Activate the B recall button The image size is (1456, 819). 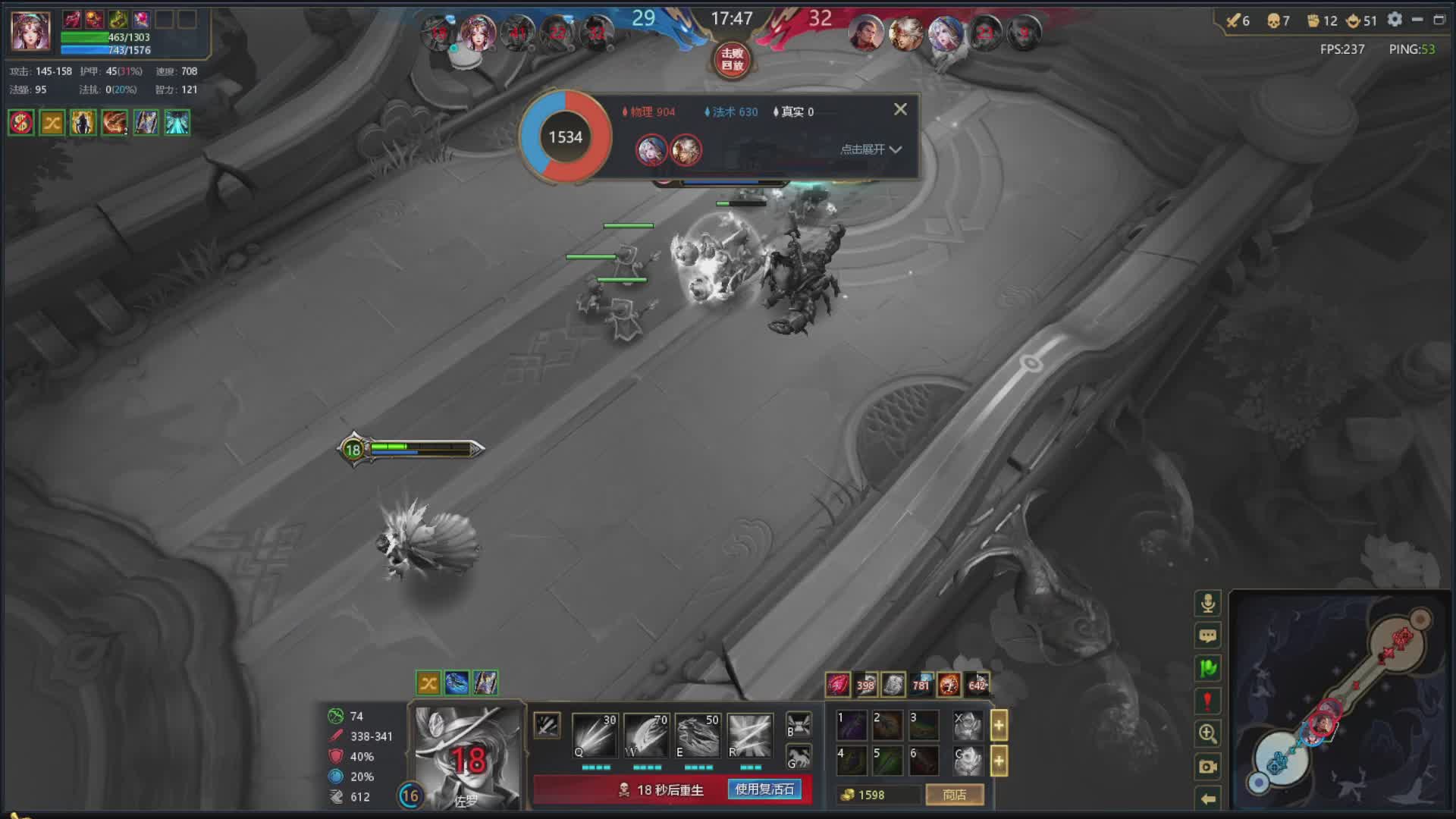coord(799,724)
